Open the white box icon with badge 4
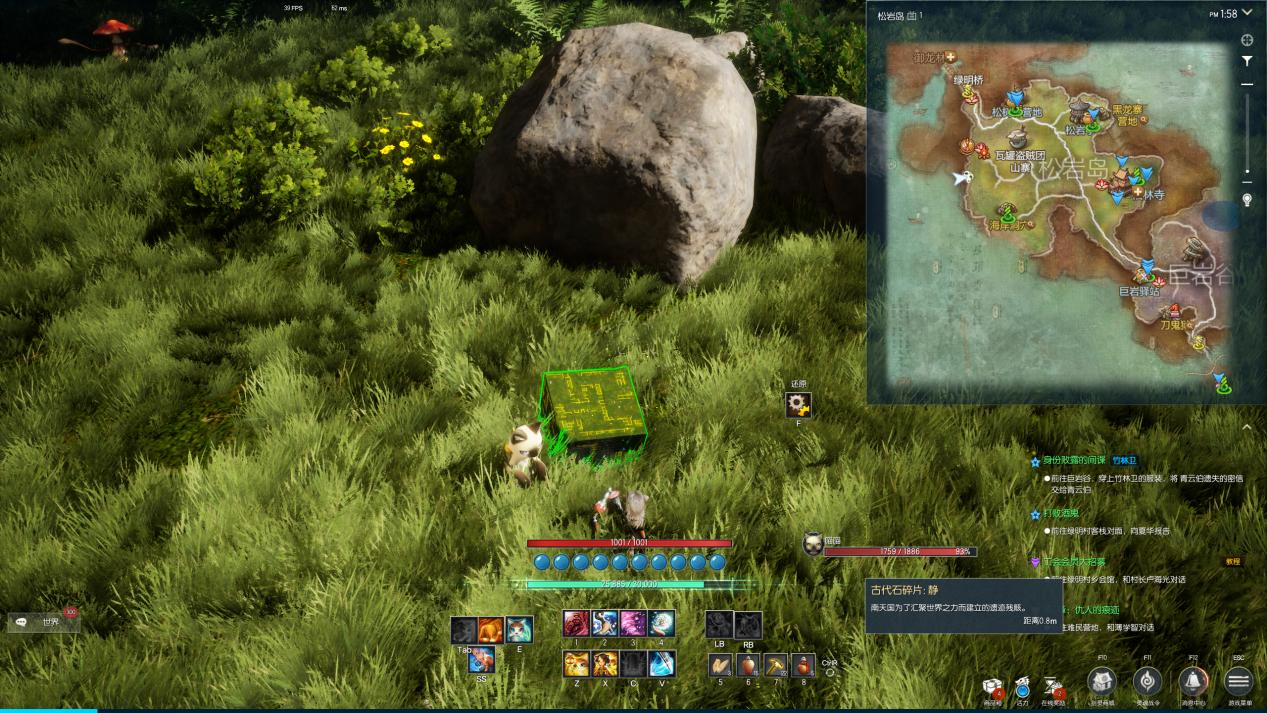The width and height of the screenshot is (1267, 713). [x=992, y=686]
